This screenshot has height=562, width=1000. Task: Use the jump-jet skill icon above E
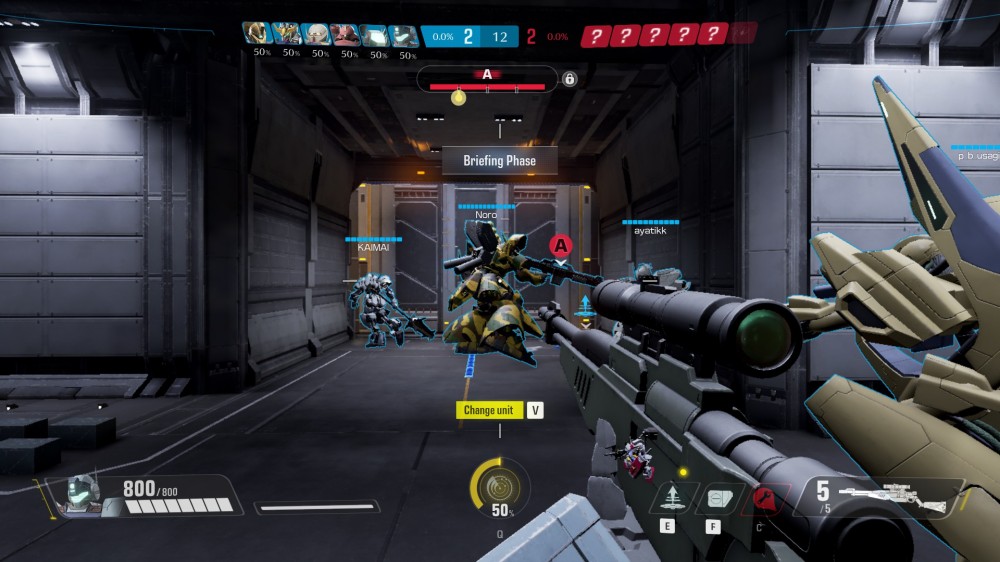pyautogui.click(x=667, y=497)
